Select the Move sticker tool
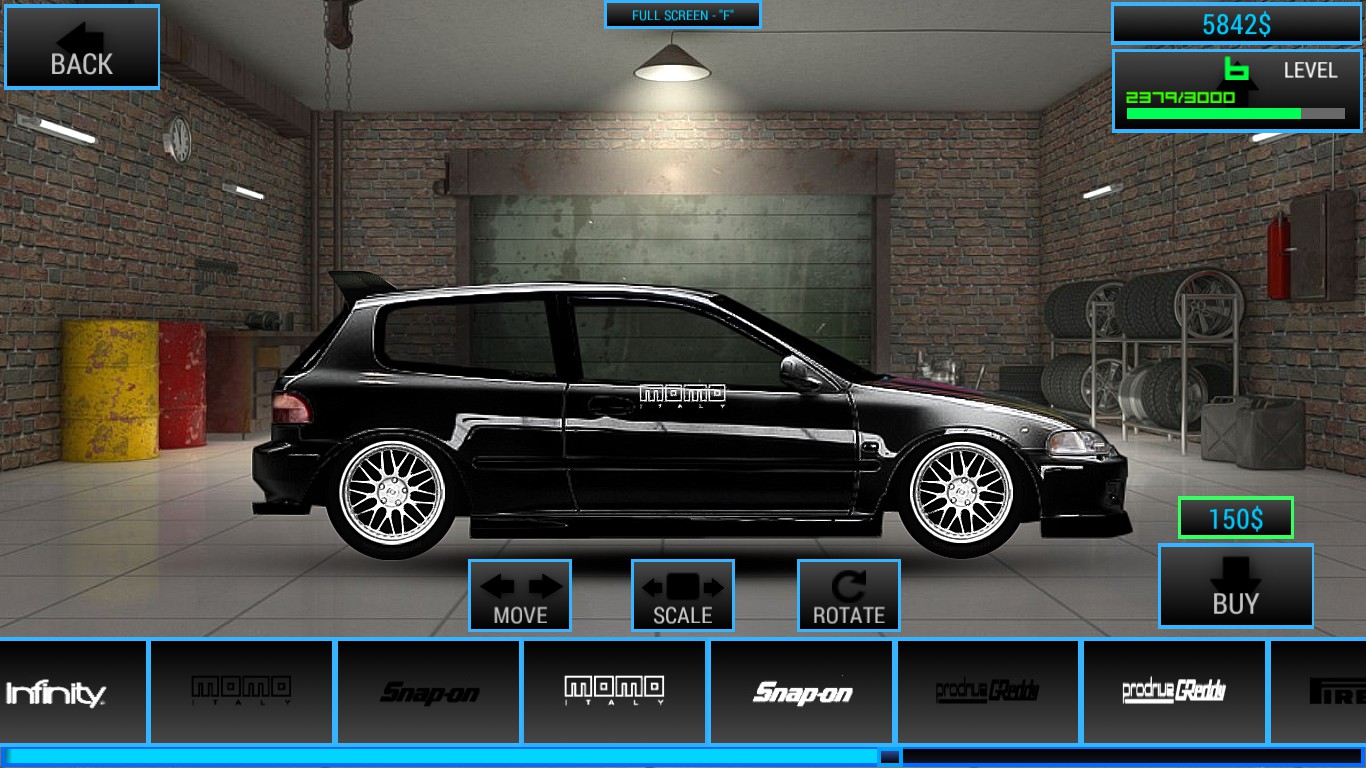 (x=520, y=595)
